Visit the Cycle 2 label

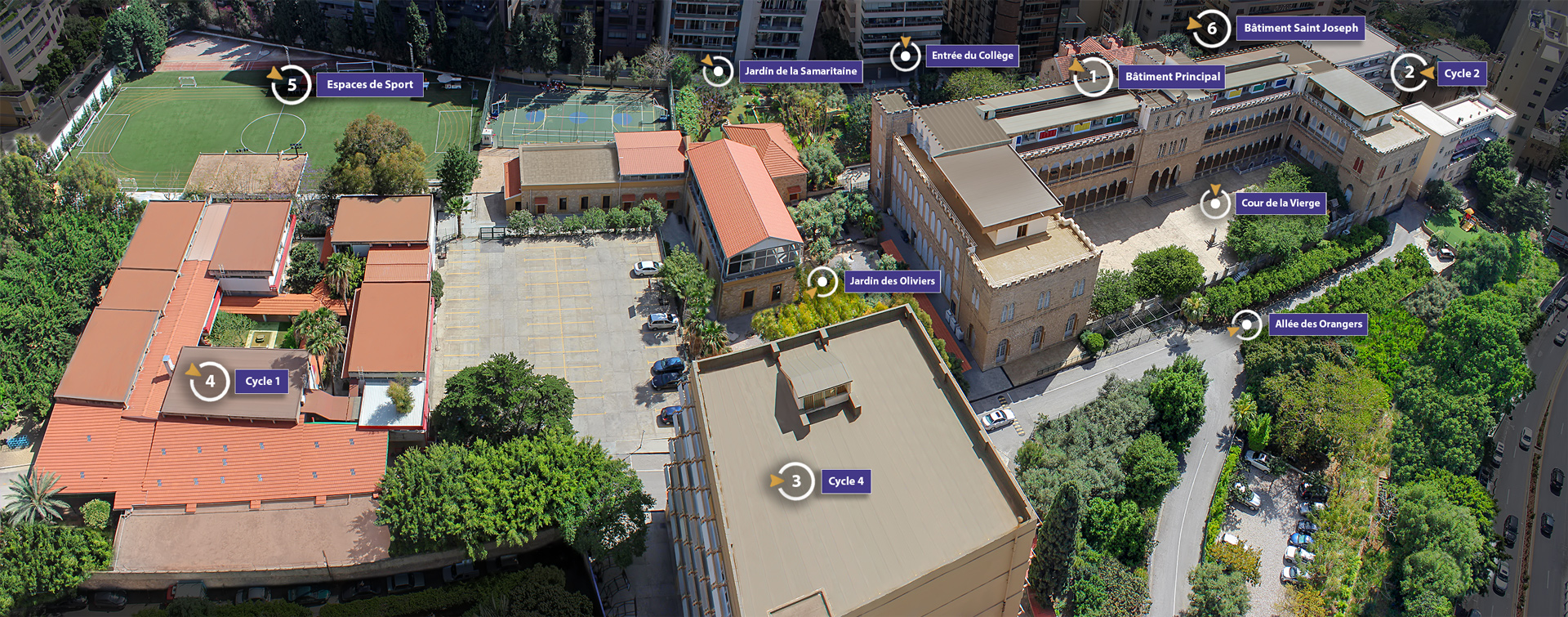coord(1461,74)
